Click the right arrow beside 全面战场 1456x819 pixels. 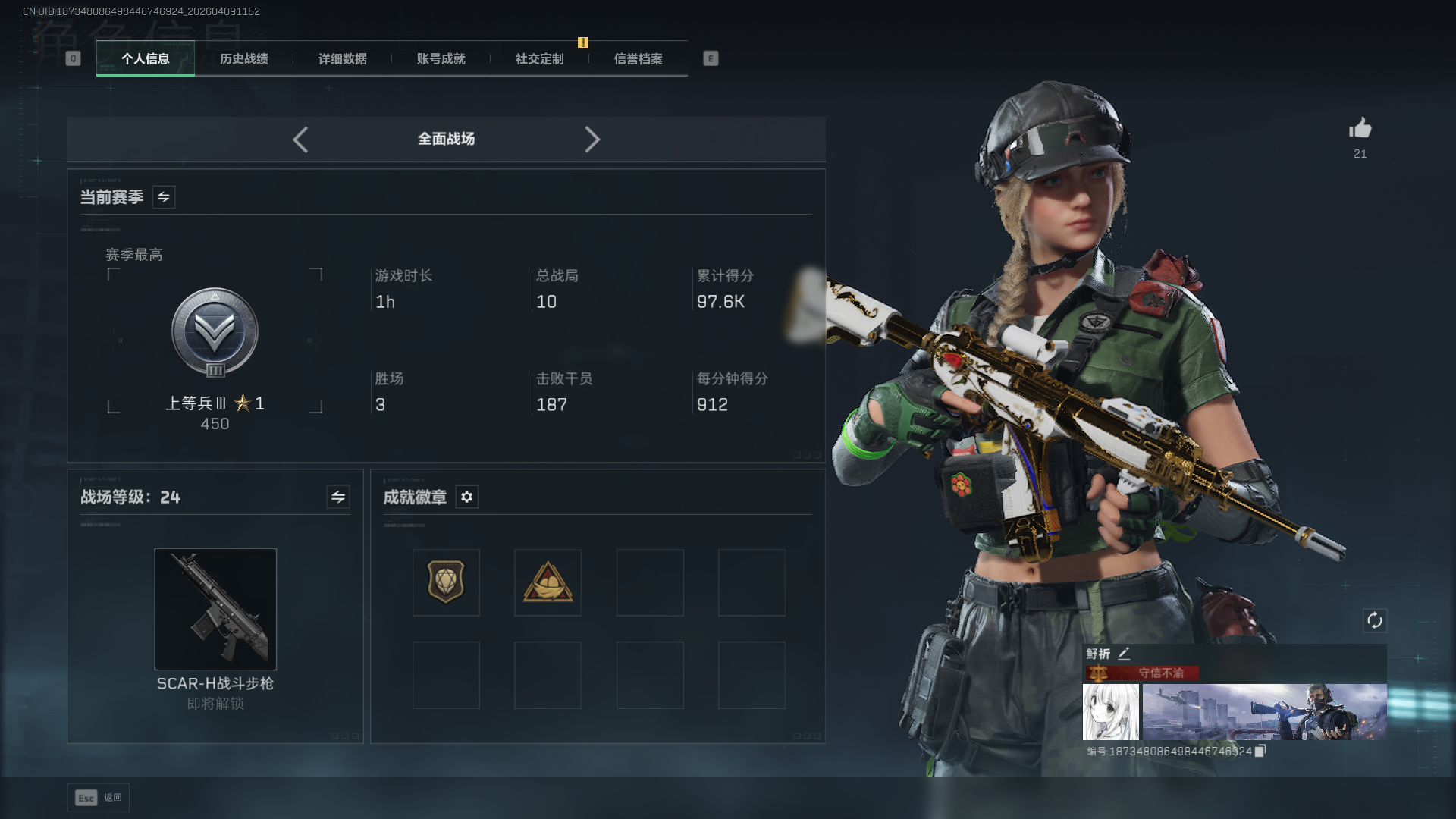click(592, 140)
